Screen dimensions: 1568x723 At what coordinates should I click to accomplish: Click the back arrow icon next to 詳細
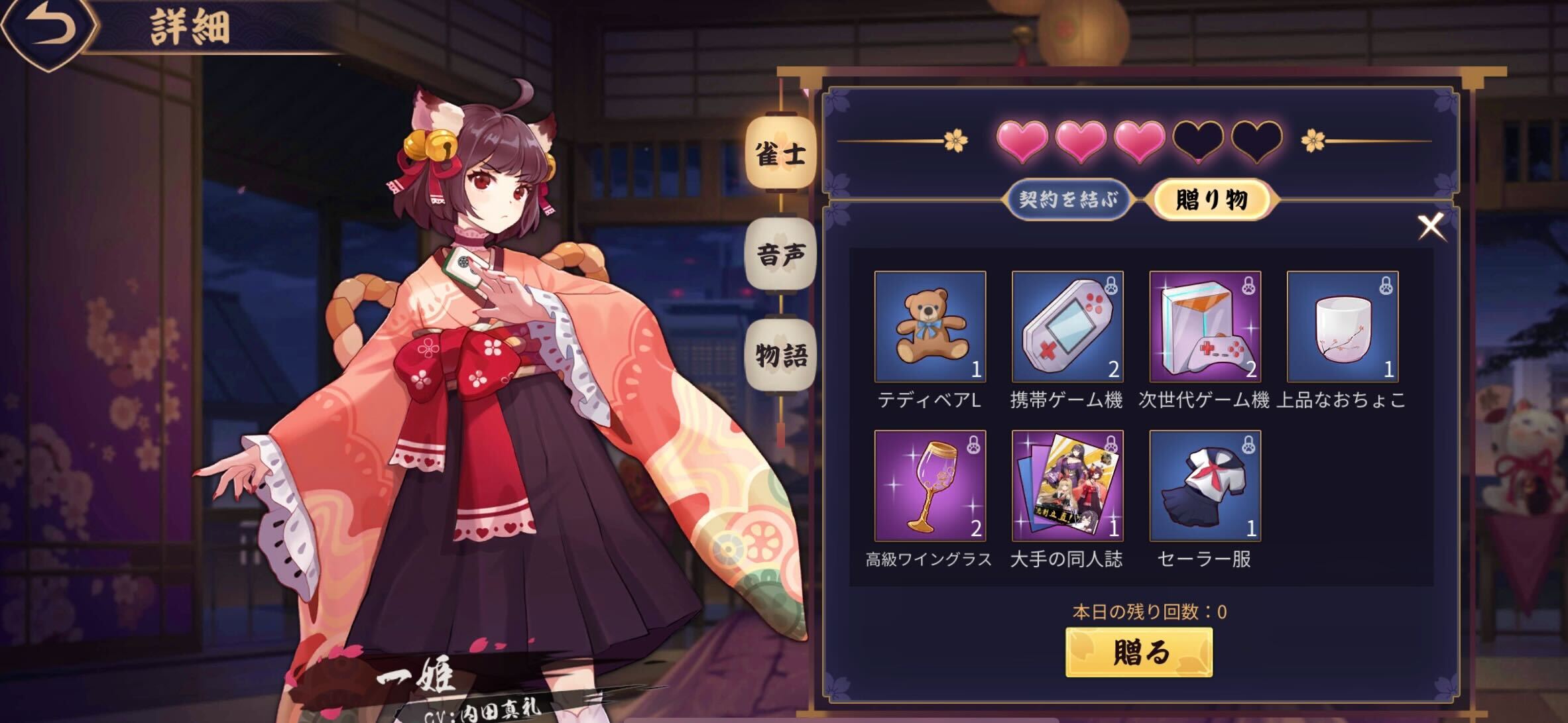coord(46,27)
